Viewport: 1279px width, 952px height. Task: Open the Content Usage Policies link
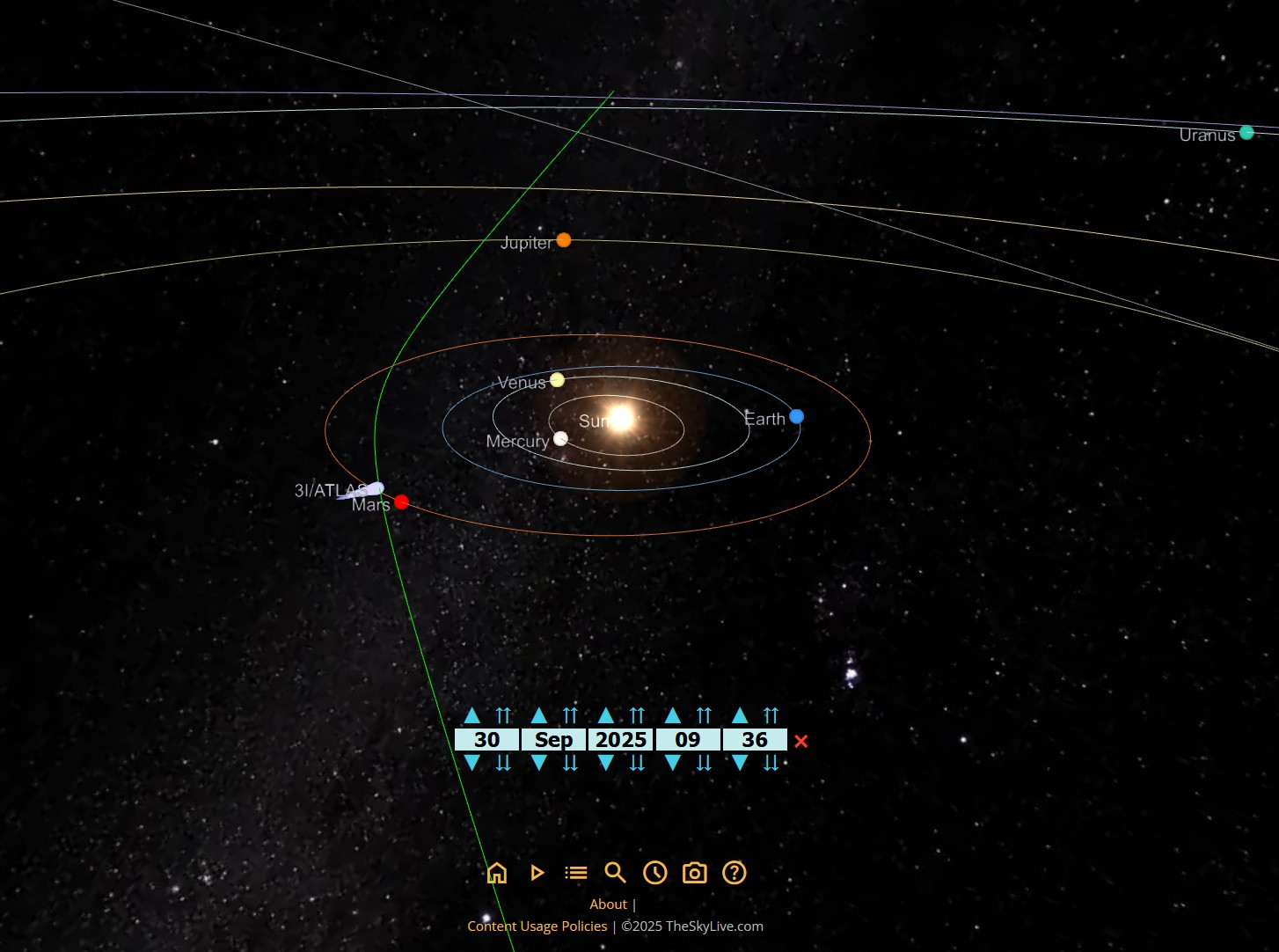pyautogui.click(x=537, y=926)
